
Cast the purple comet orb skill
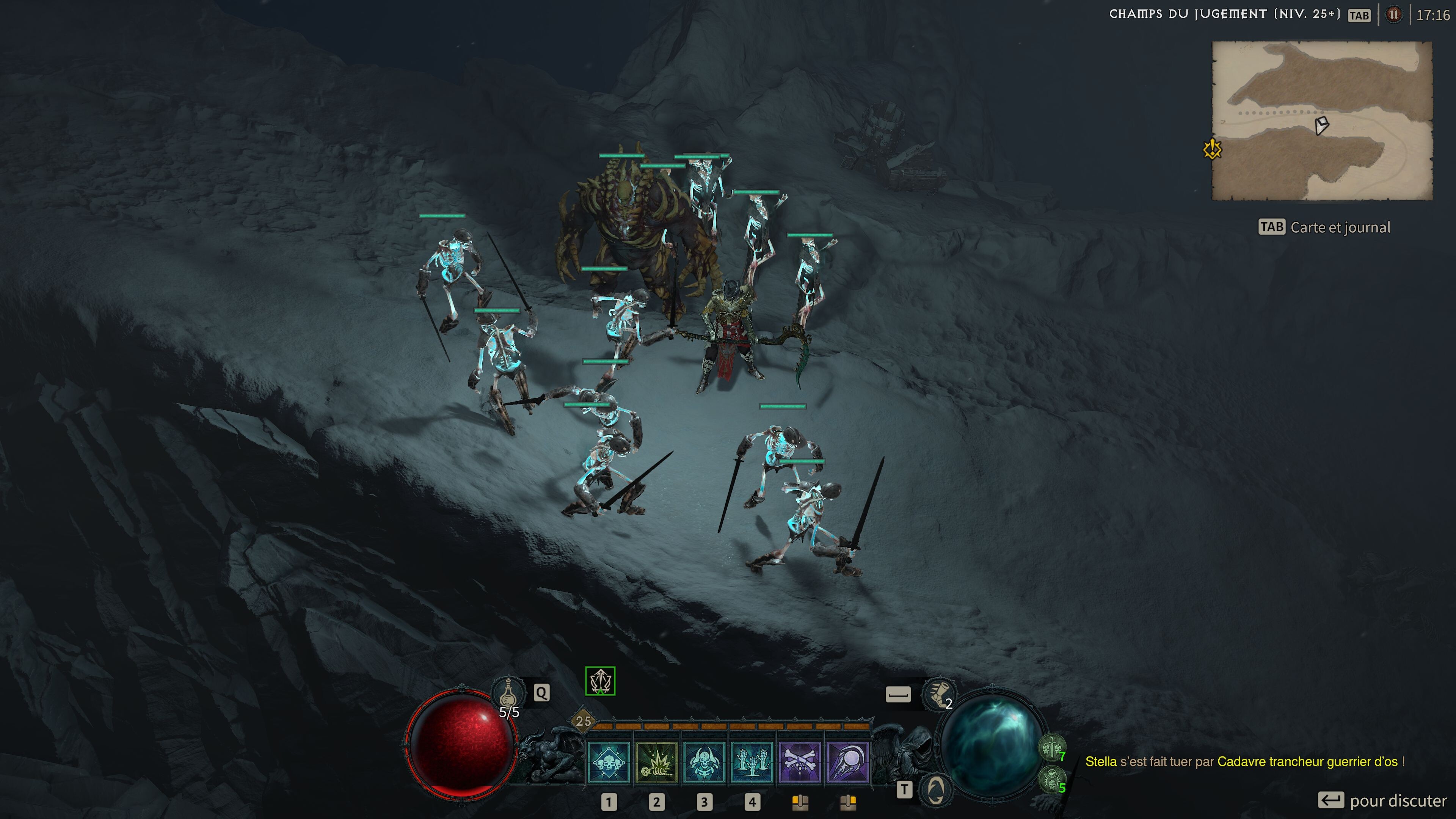(847, 762)
